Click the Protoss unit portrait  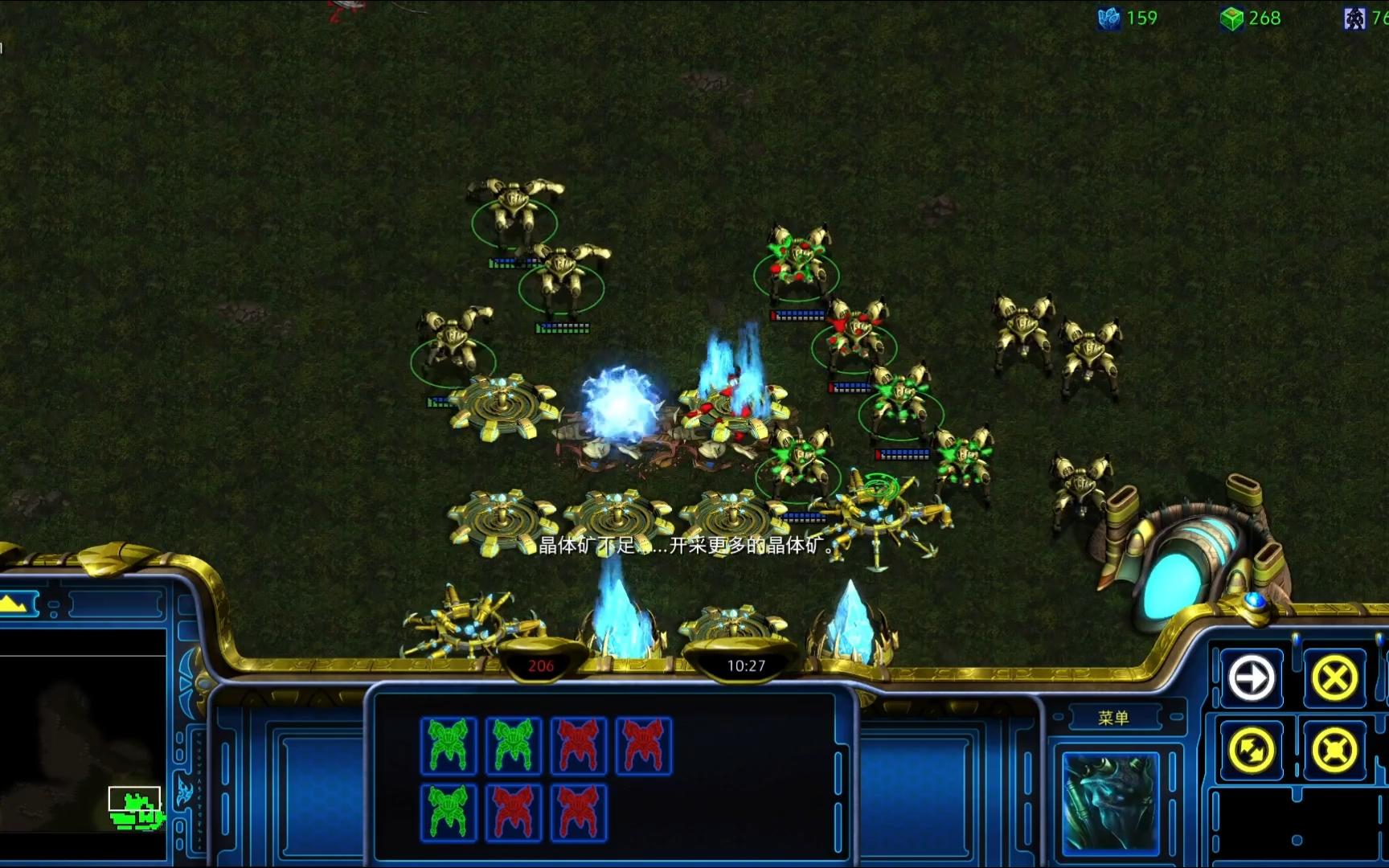(x=1110, y=802)
